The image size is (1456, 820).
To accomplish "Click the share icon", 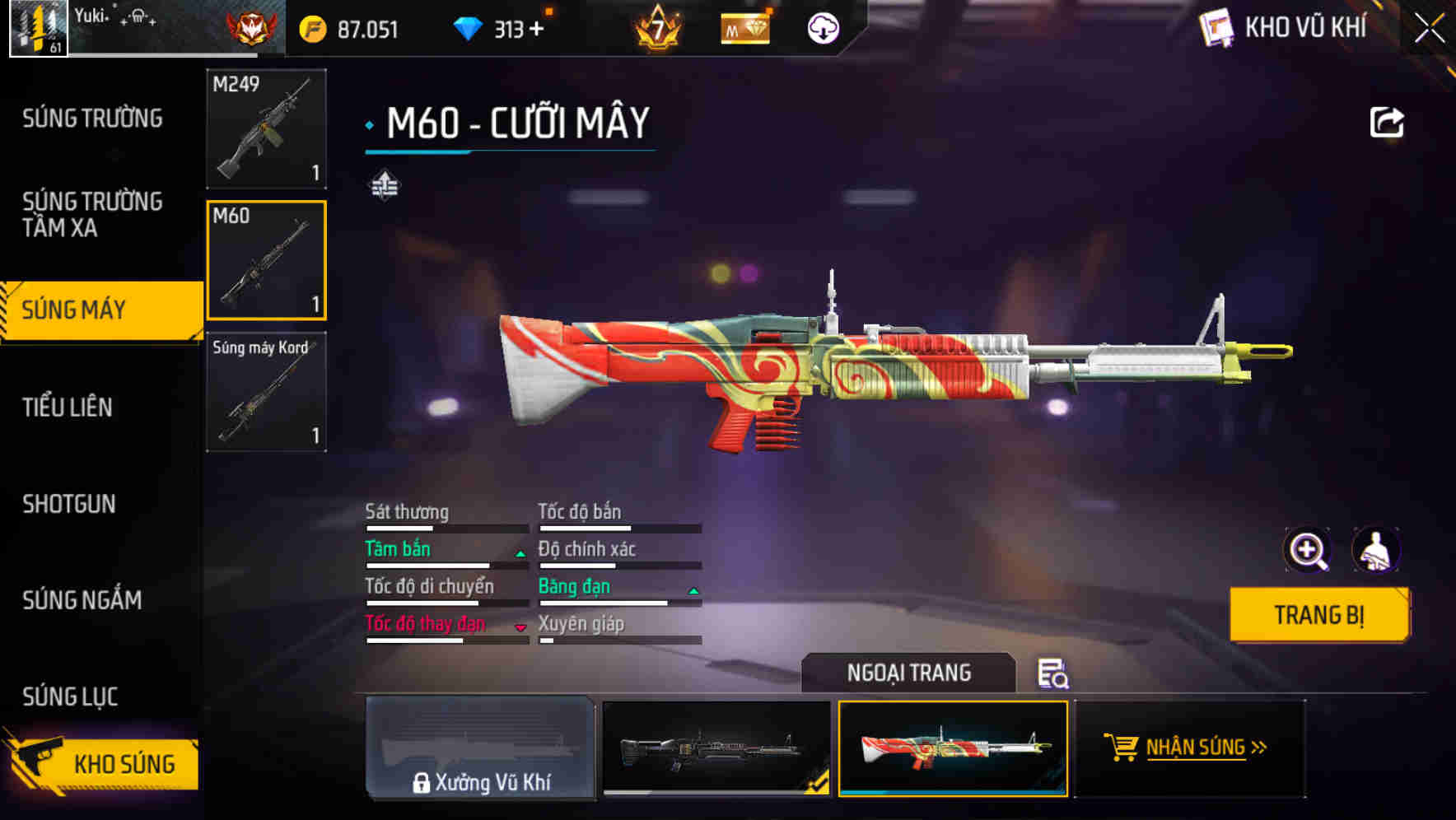I will (1386, 123).
